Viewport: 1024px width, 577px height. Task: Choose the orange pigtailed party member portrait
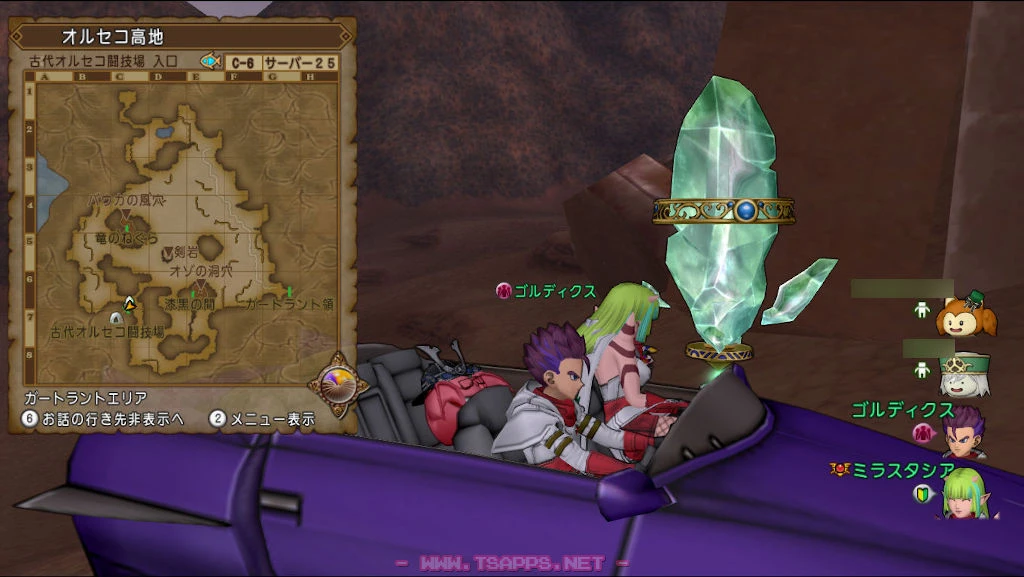pyautogui.click(x=965, y=315)
